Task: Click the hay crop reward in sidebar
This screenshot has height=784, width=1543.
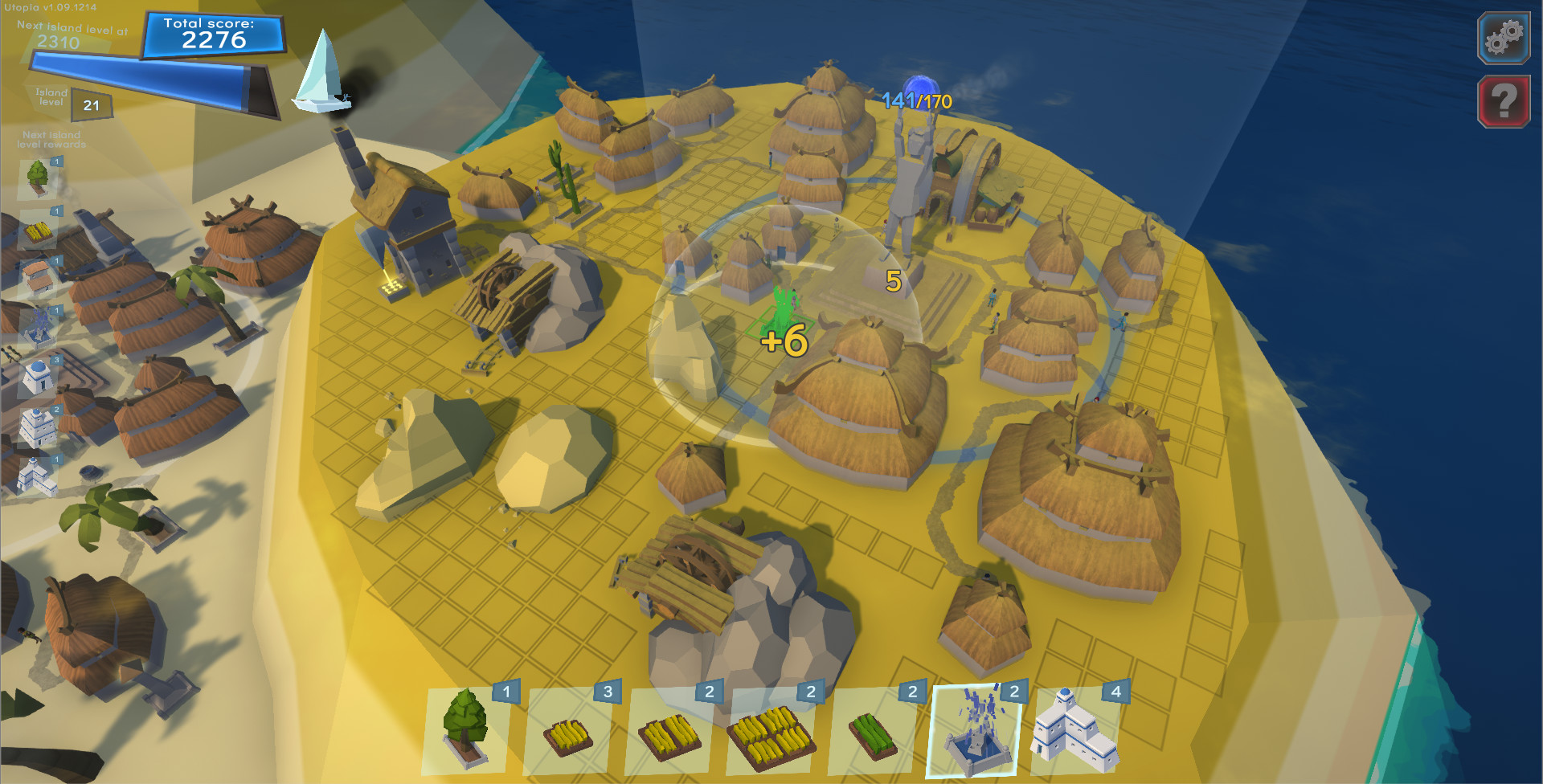Action: pos(37,230)
